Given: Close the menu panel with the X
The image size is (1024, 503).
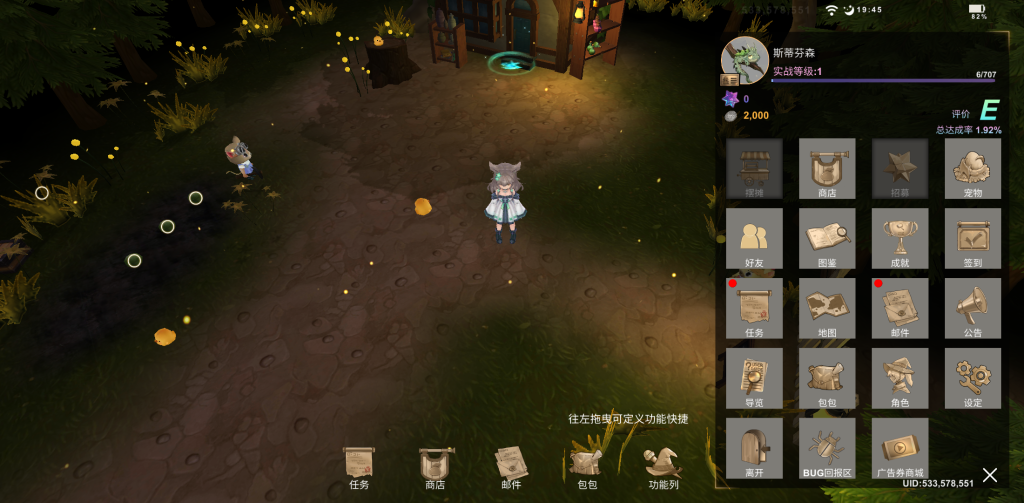Looking at the screenshot, I should pyautogui.click(x=989, y=474).
